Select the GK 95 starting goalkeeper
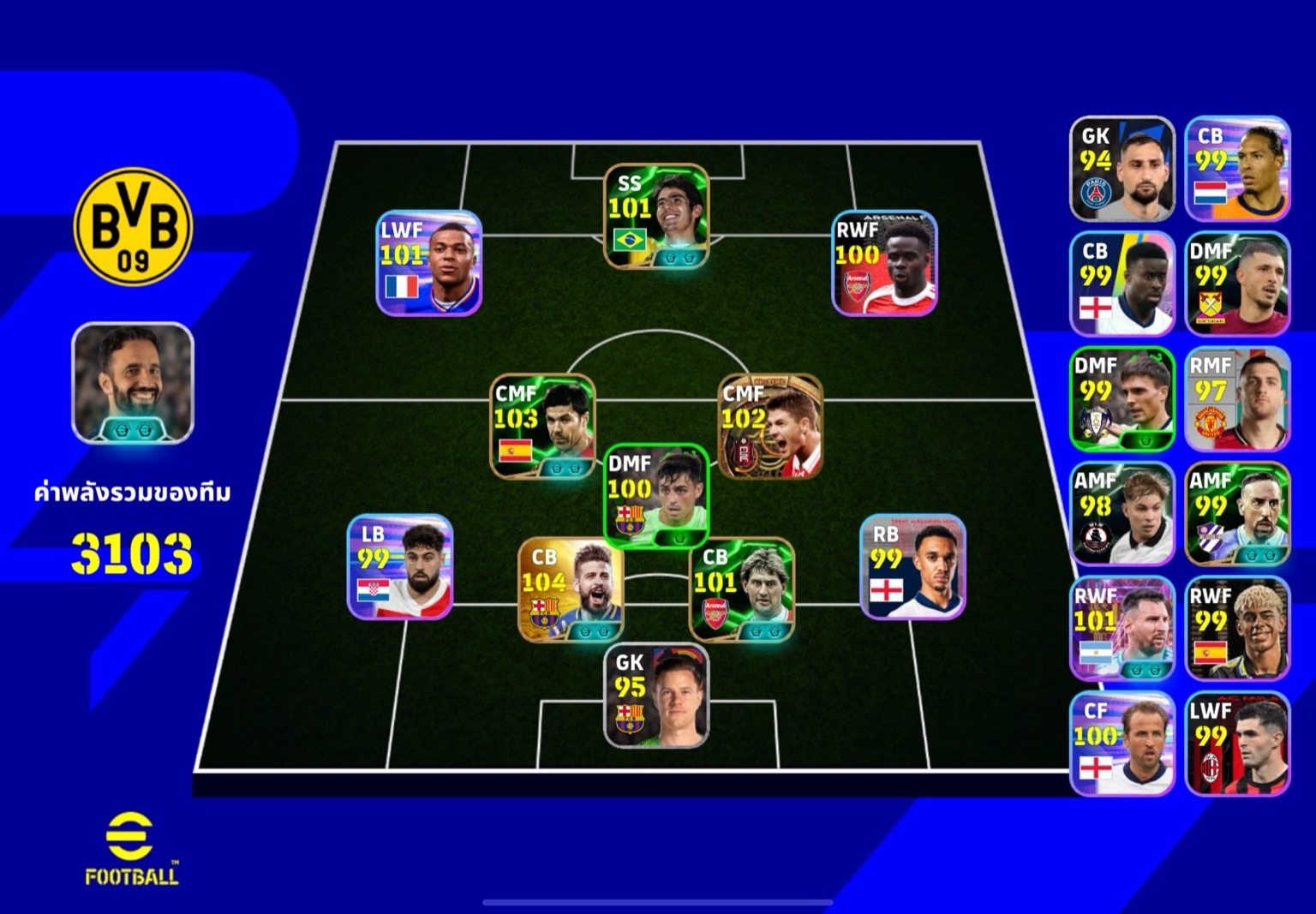The width and height of the screenshot is (1316, 914). pos(656,696)
